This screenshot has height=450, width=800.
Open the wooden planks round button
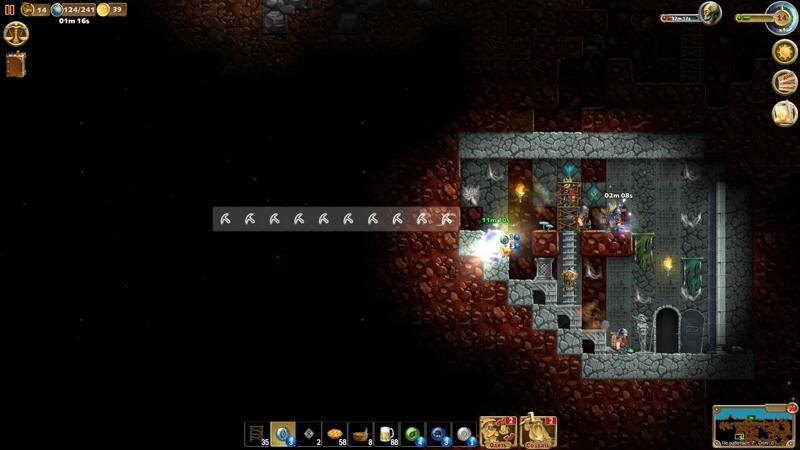tap(785, 82)
